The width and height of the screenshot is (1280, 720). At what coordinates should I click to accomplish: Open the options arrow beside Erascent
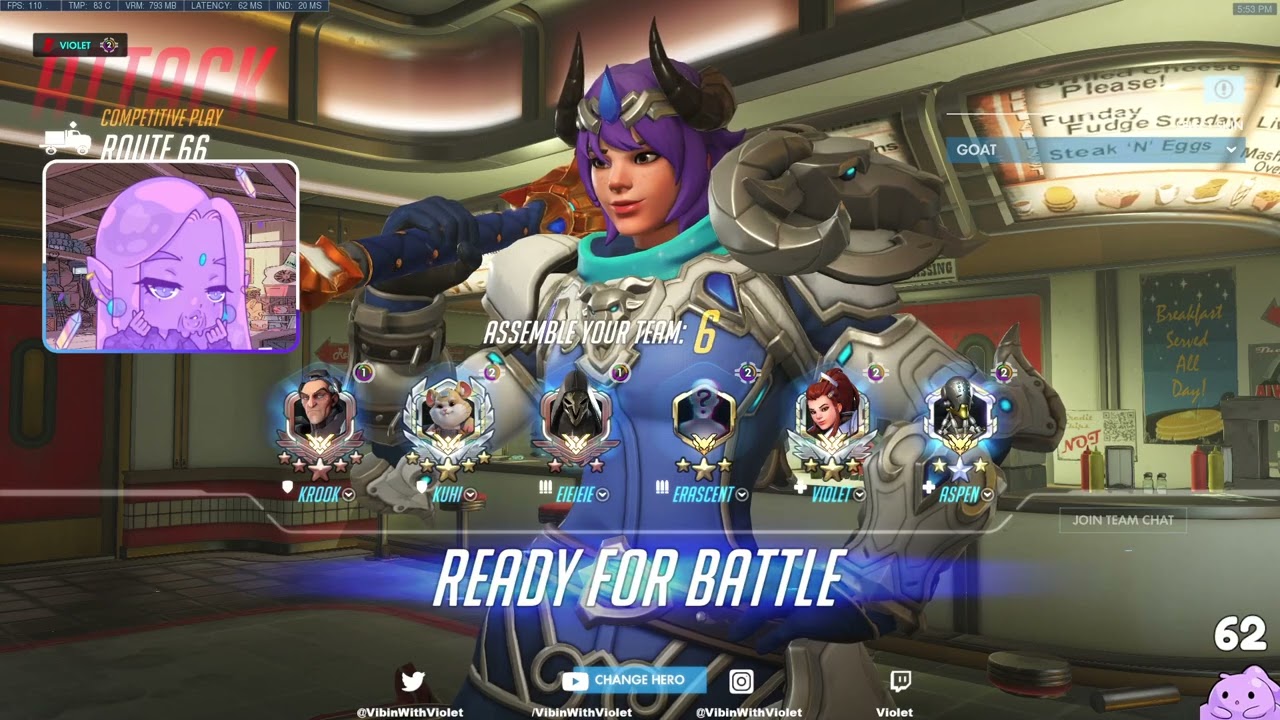tap(742, 494)
